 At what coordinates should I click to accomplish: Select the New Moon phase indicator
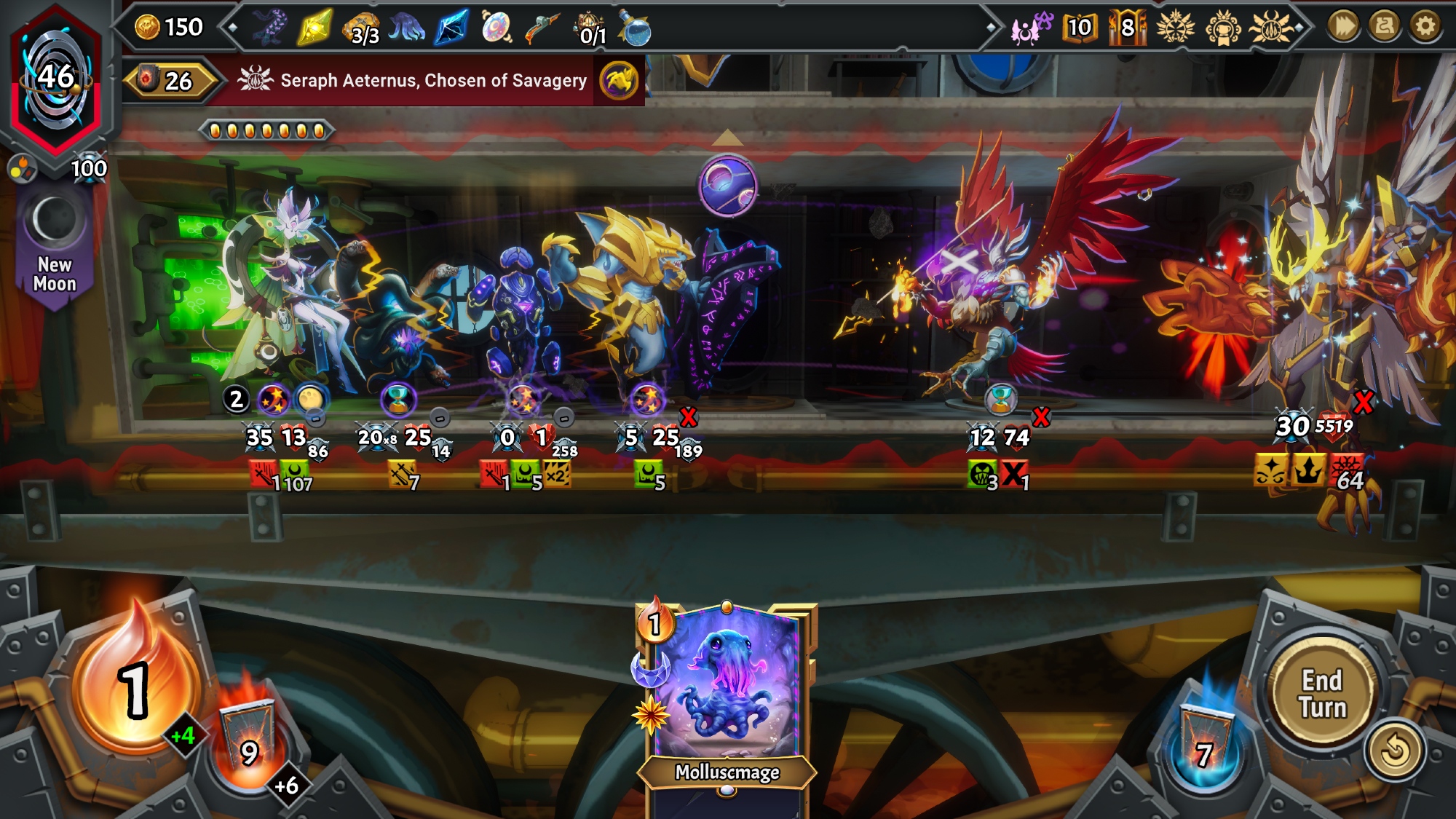[55, 240]
